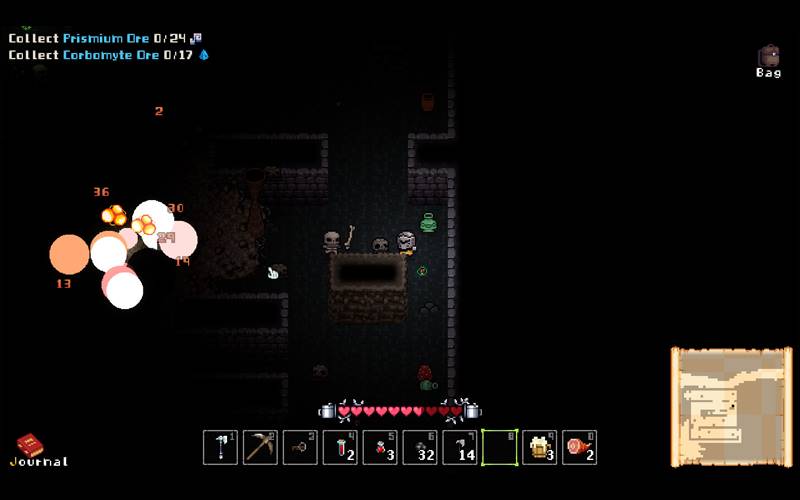The height and width of the screenshot is (500, 800).
Task: Select the axe hotbar slot
Action: click(x=220, y=447)
